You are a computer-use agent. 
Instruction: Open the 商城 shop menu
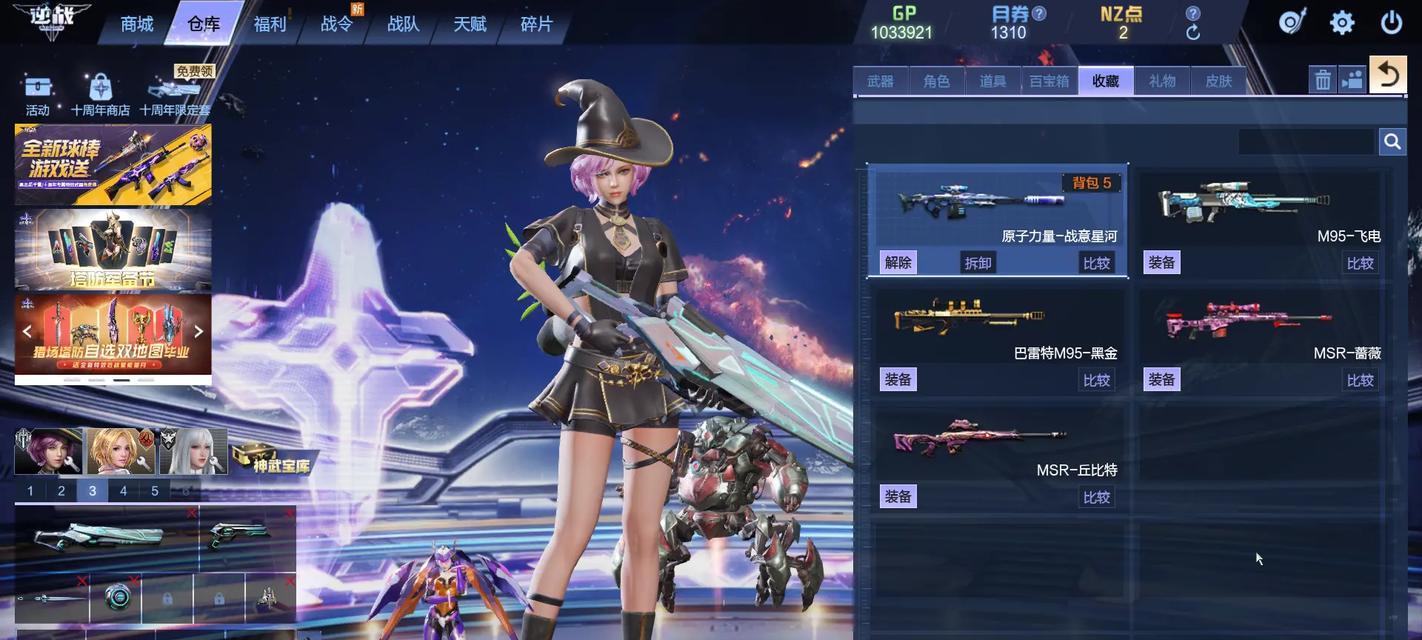[x=137, y=24]
